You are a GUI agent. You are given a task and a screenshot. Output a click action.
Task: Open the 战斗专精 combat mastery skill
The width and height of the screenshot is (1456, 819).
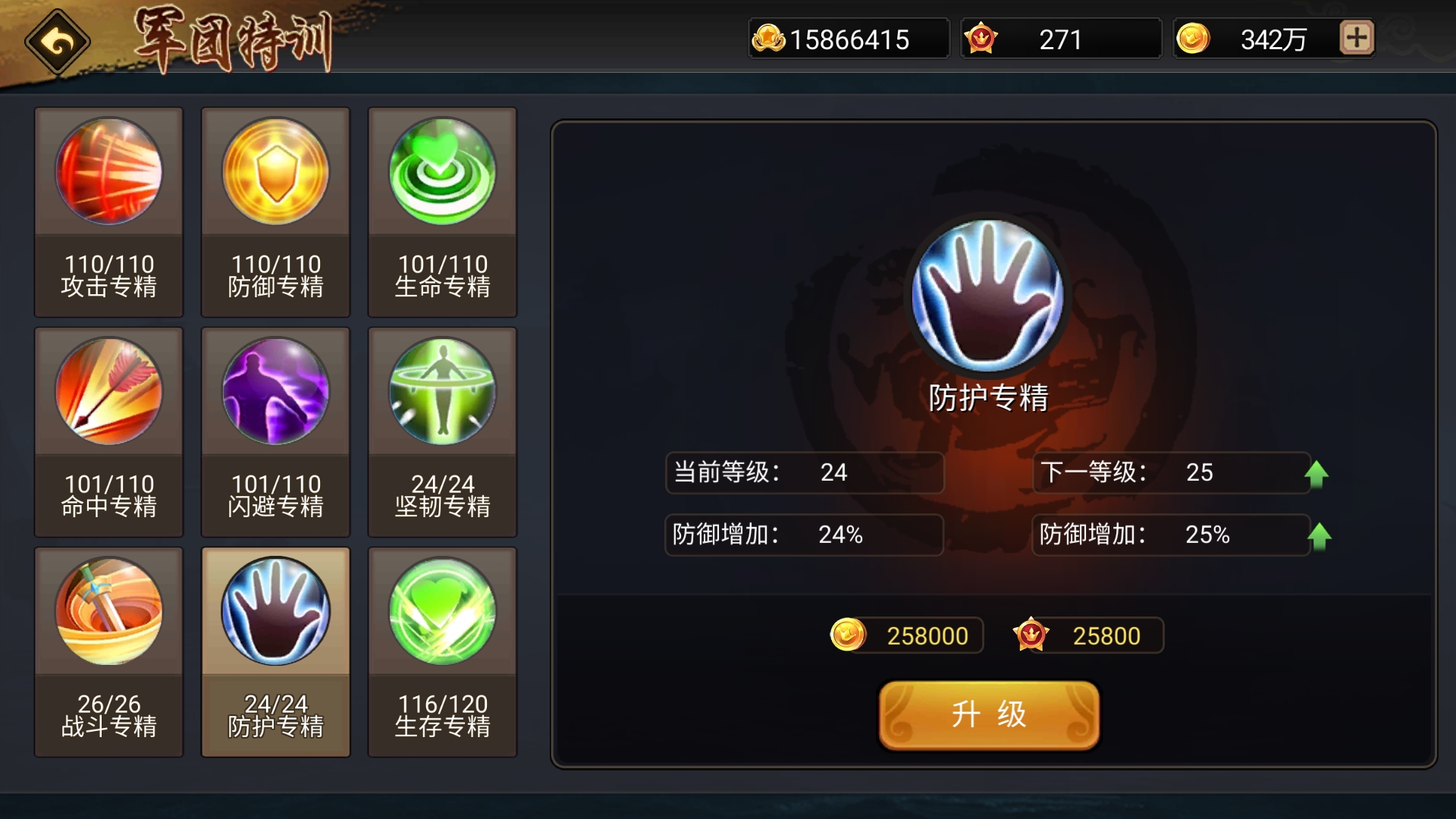108,611
